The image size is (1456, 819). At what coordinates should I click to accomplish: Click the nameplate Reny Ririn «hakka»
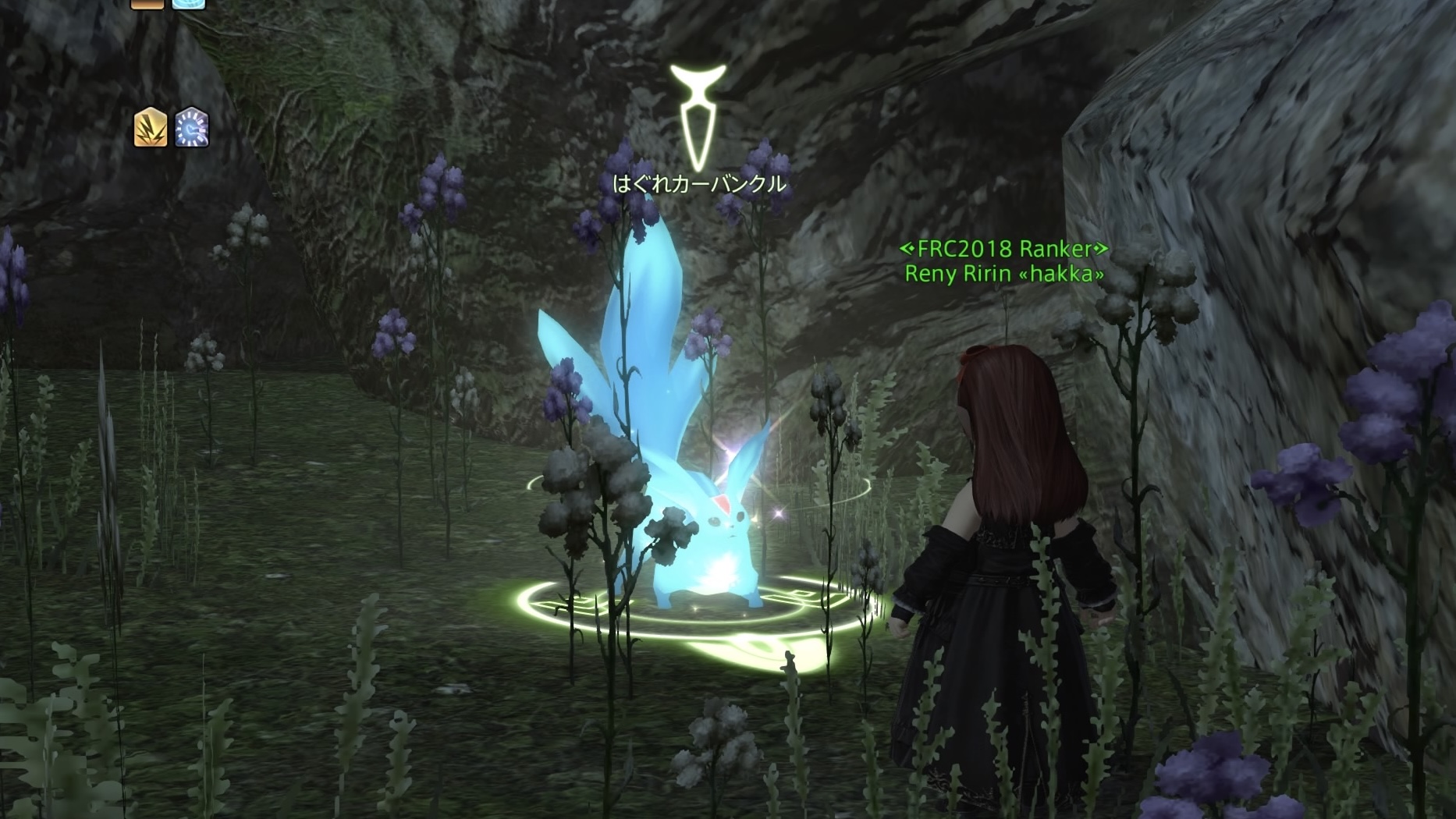coord(1005,276)
